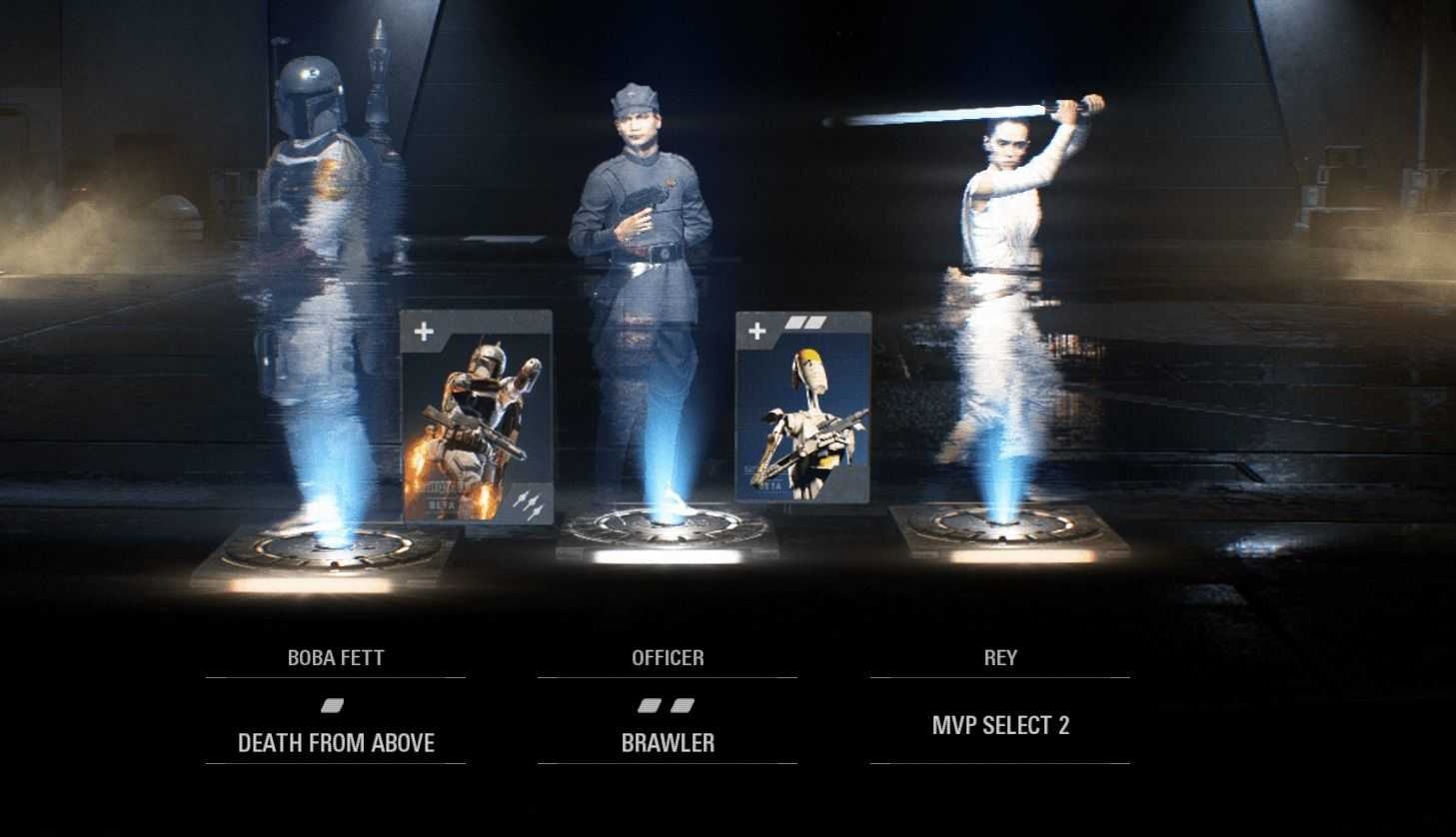This screenshot has width=1456, height=837.
Task: Select the battle droid star card
Action: pos(803,408)
